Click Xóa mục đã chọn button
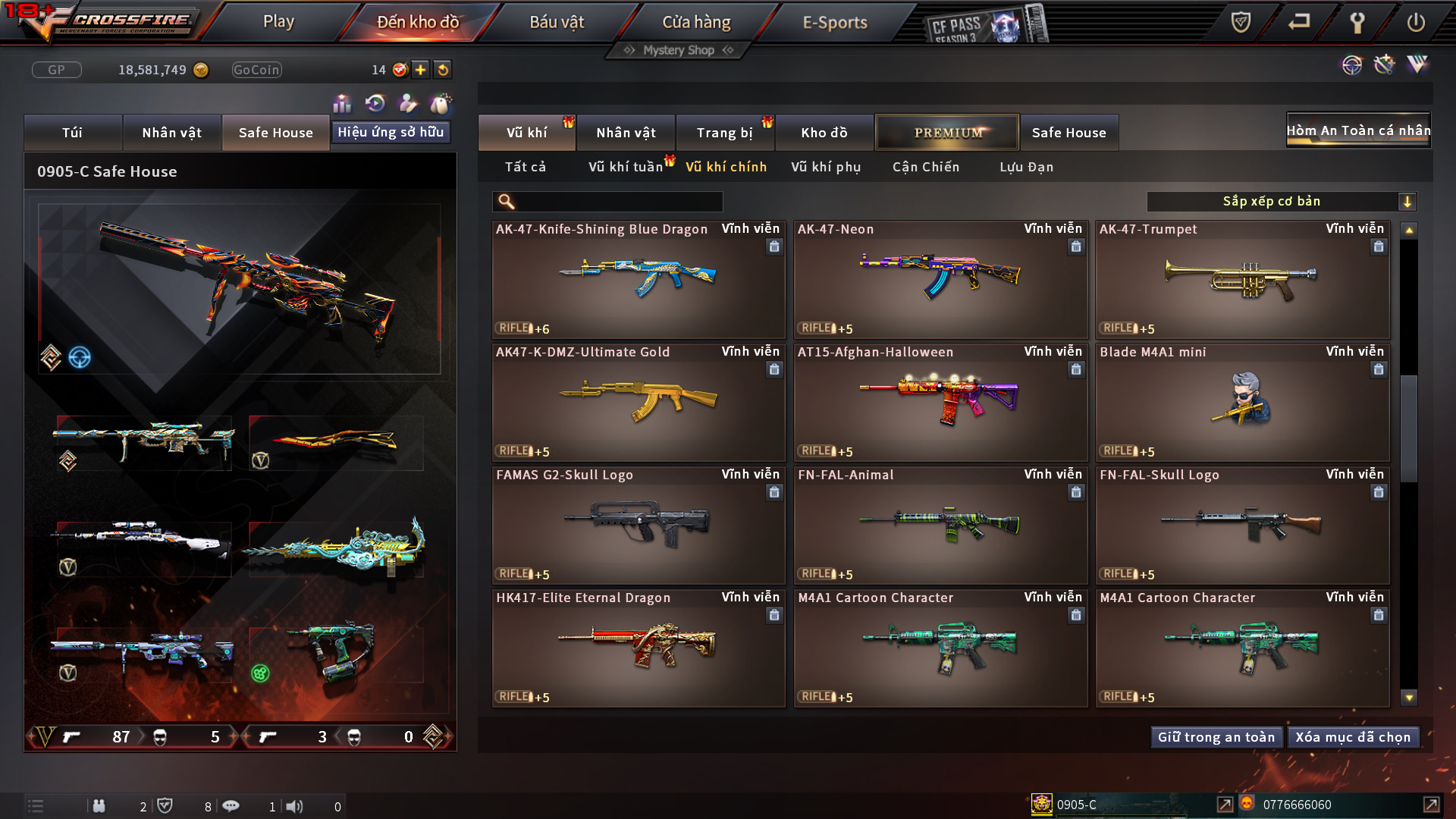Image resolution: width=1456 pixels, height=819 pixels. tap(1353, 737)
